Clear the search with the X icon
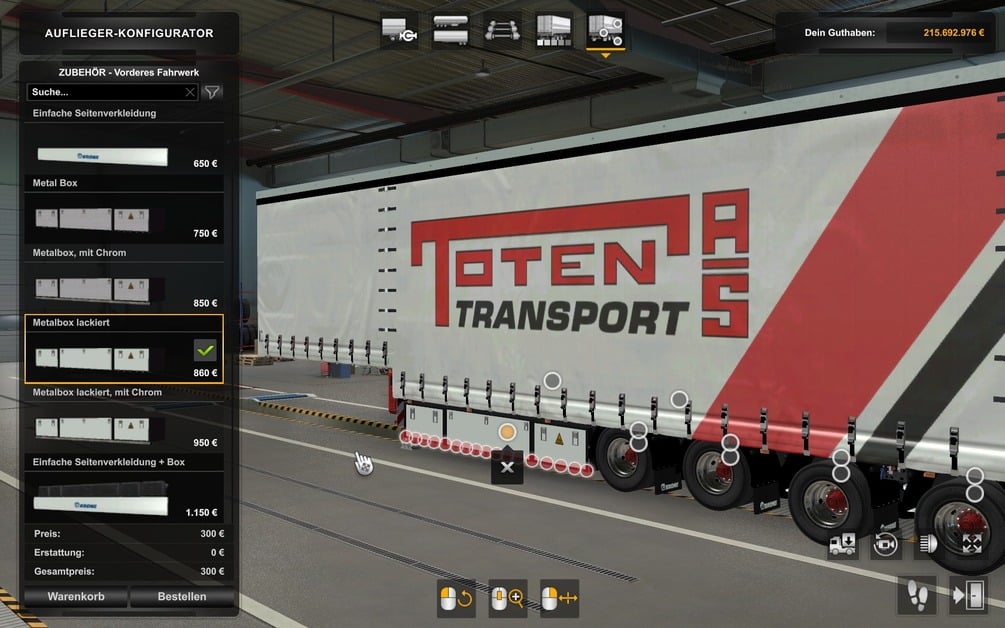 point(190,92)
